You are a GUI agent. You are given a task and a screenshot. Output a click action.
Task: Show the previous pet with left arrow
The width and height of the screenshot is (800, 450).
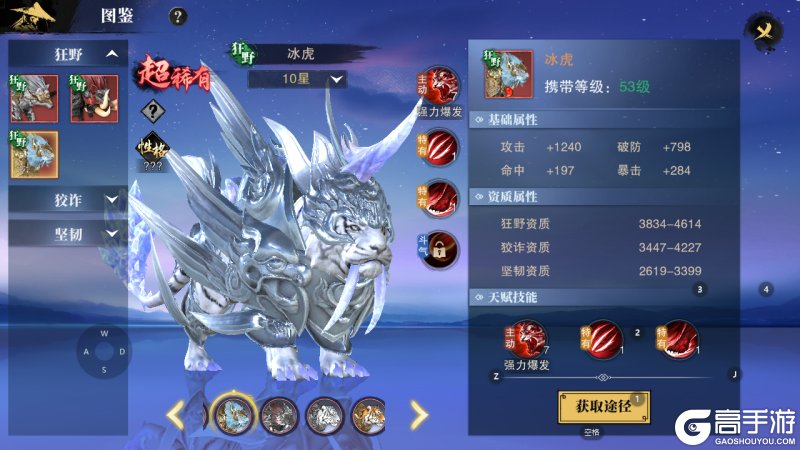coord(174,413)
